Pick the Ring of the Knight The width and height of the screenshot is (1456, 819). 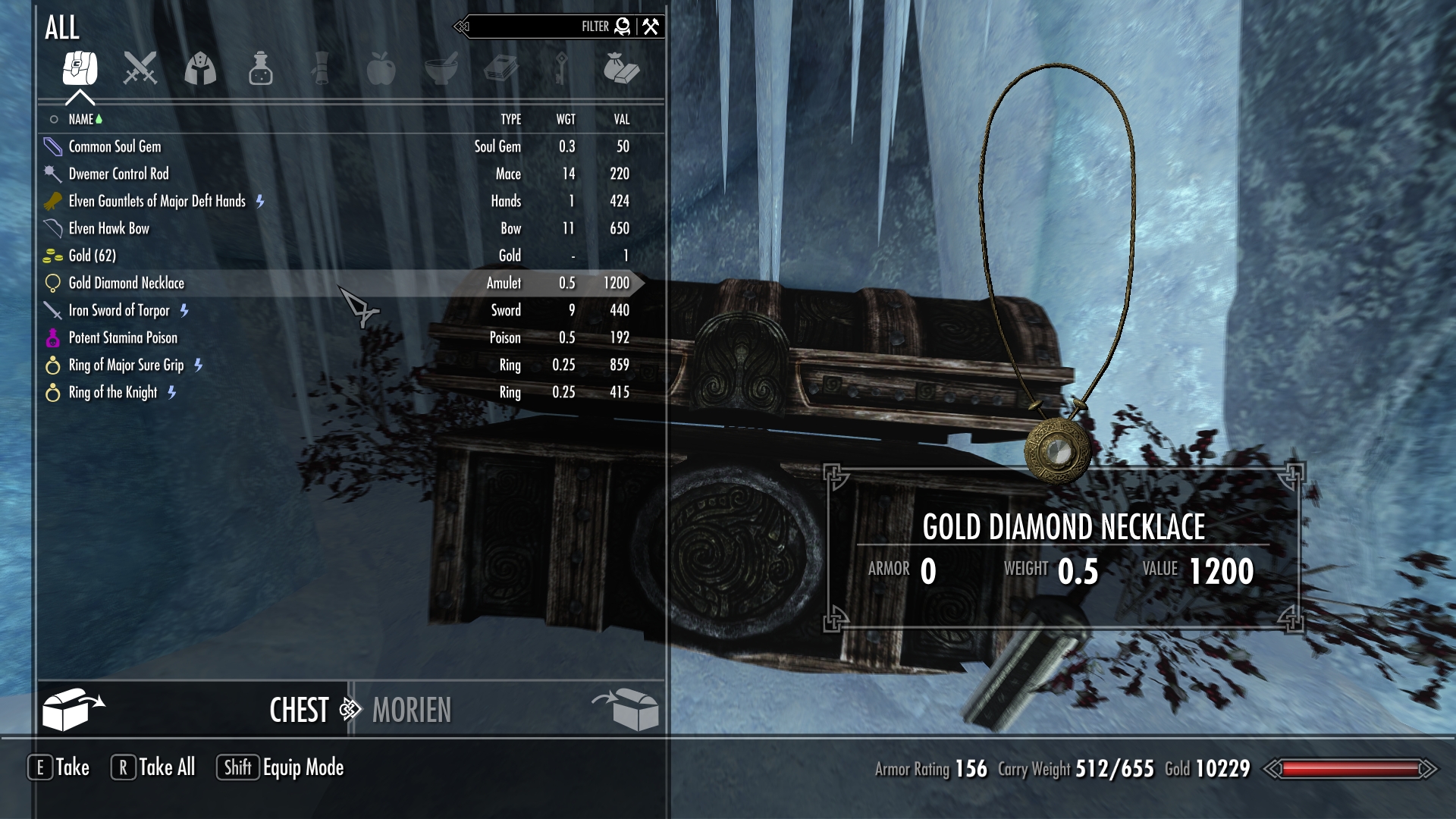point(112,392)
